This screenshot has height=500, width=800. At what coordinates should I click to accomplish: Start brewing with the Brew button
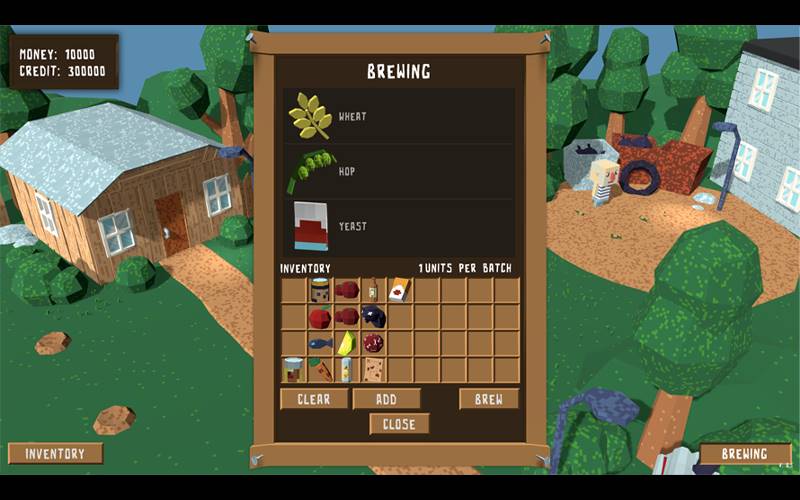(489, 399)
